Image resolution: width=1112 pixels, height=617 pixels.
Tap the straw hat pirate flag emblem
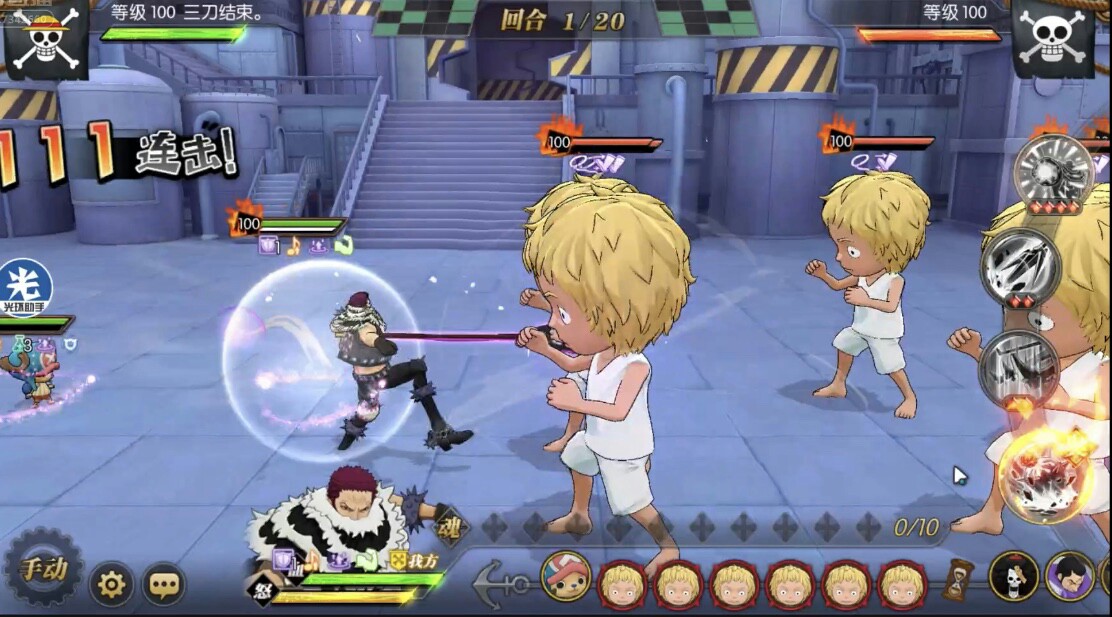46,38
